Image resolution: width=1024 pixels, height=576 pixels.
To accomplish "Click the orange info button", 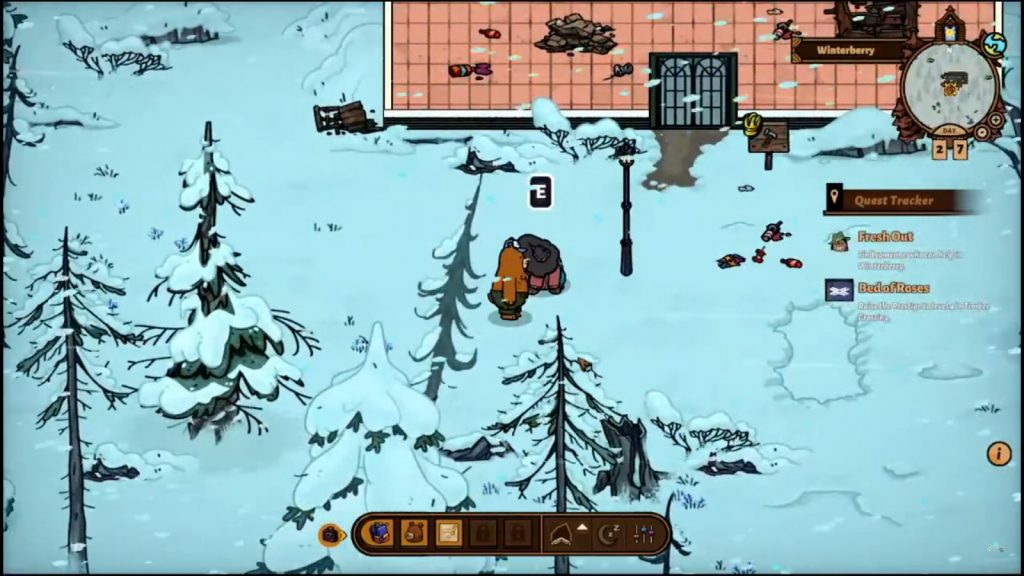I will pos(999,454).
